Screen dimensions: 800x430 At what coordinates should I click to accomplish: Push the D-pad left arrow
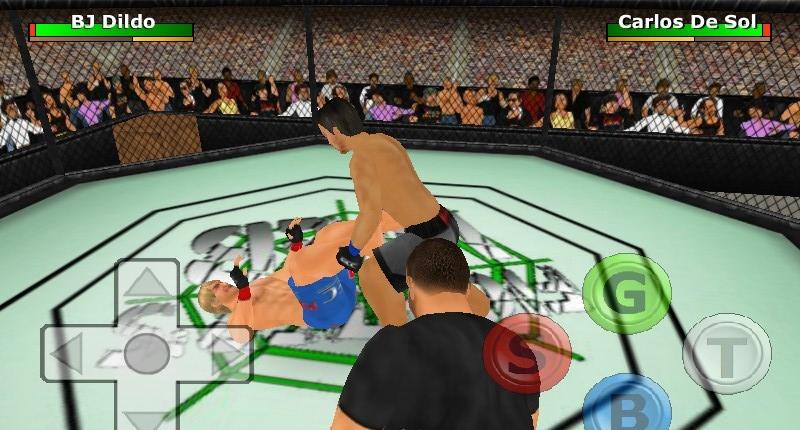[68, 354]
